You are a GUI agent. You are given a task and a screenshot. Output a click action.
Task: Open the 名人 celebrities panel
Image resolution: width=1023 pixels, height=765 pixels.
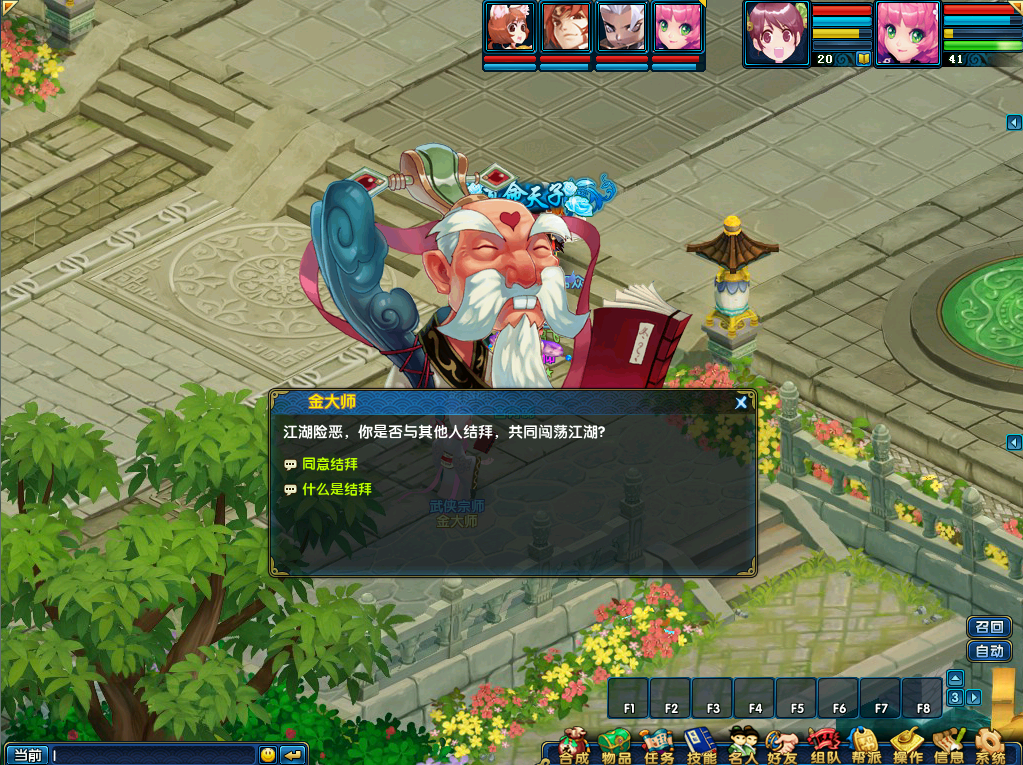pyautogui.click(x=743, y=746)
